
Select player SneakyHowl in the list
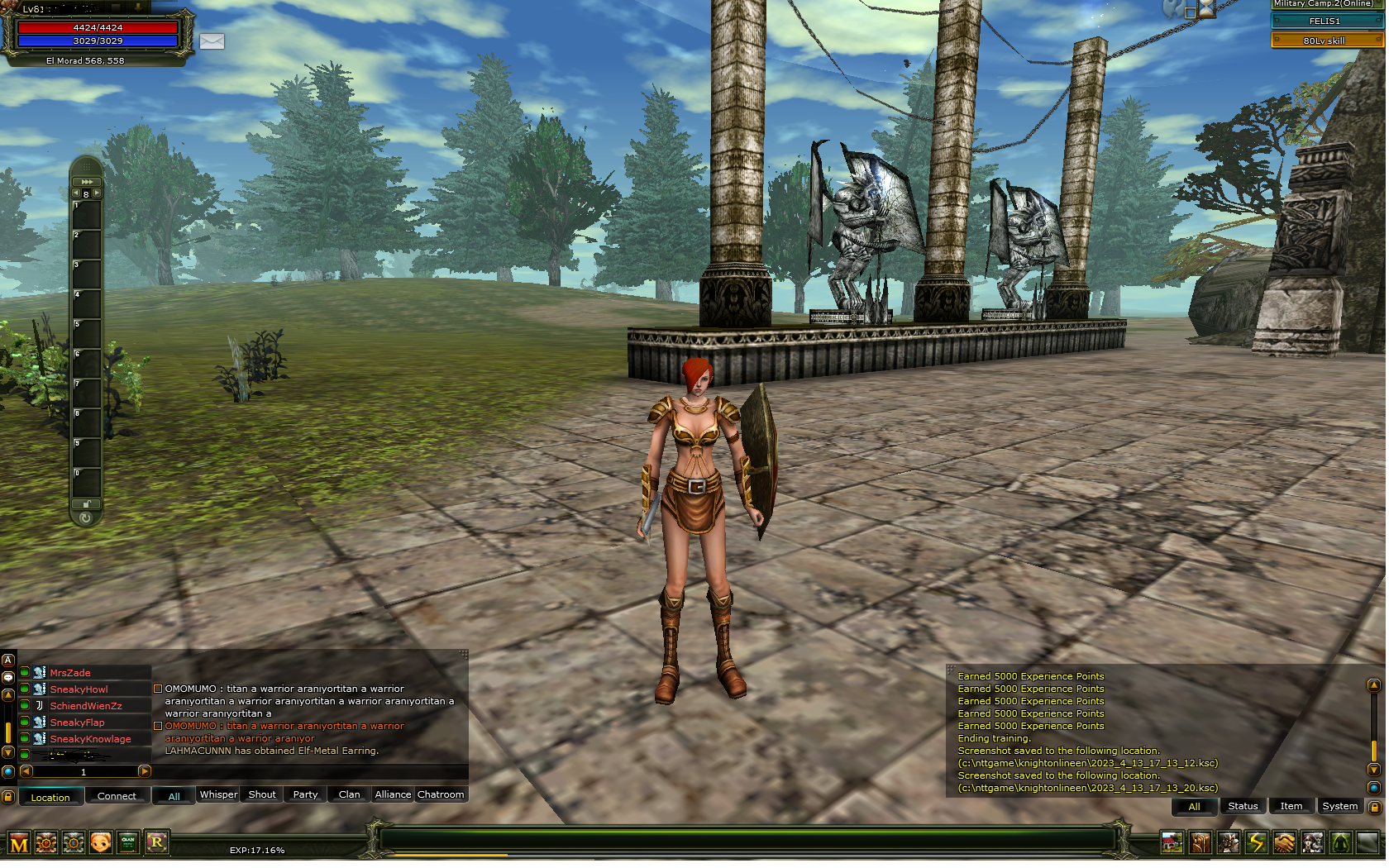(79, 689)
